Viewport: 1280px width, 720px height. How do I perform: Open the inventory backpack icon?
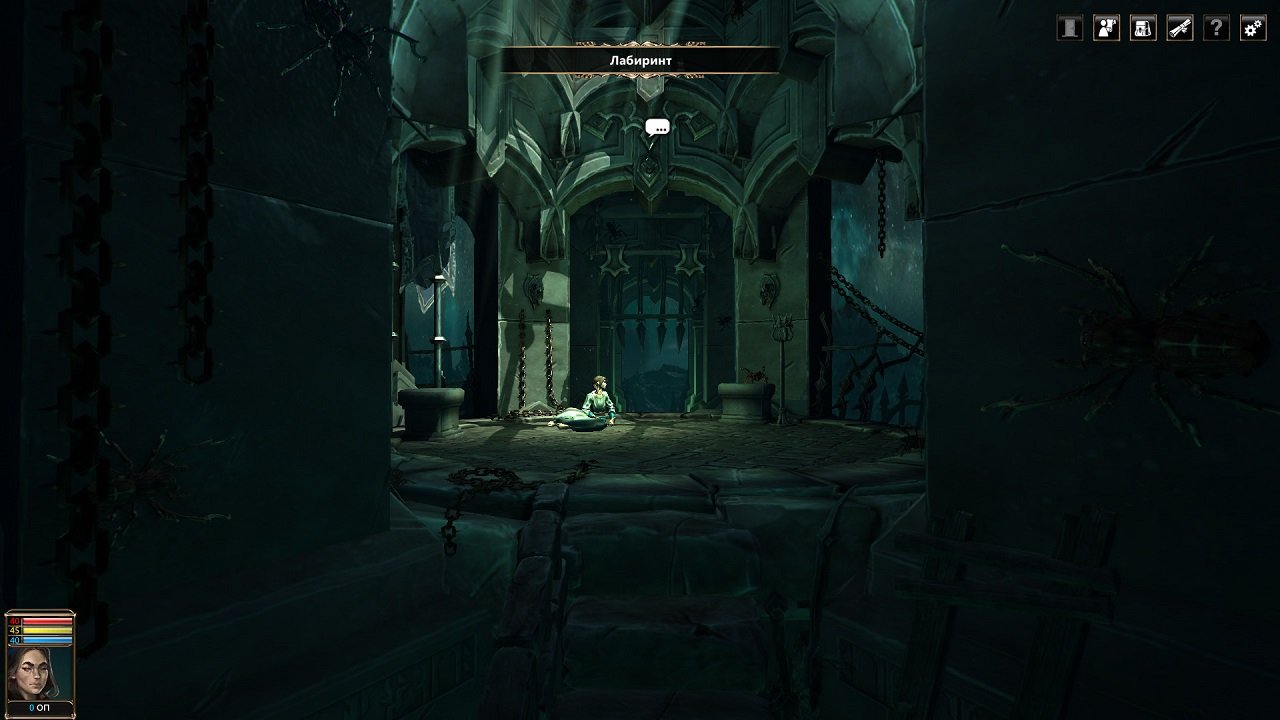click(1141, 28)
